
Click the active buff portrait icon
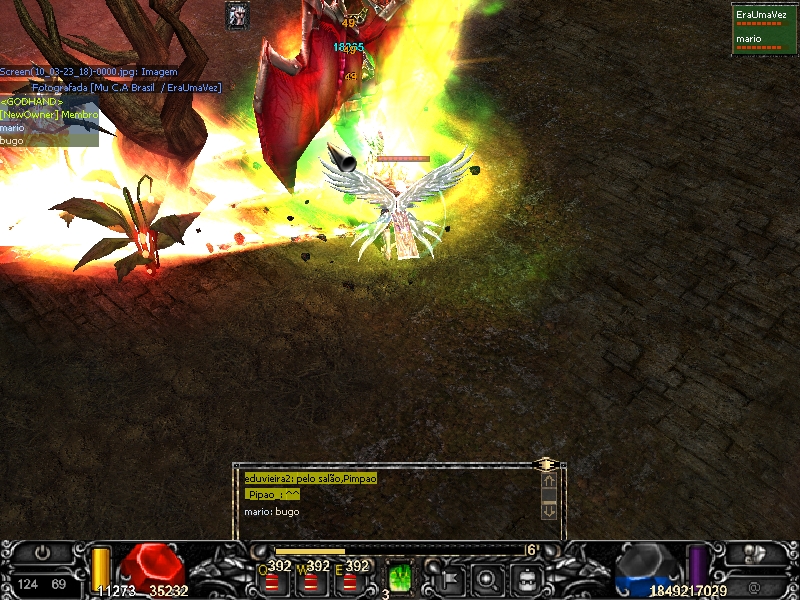238,14
